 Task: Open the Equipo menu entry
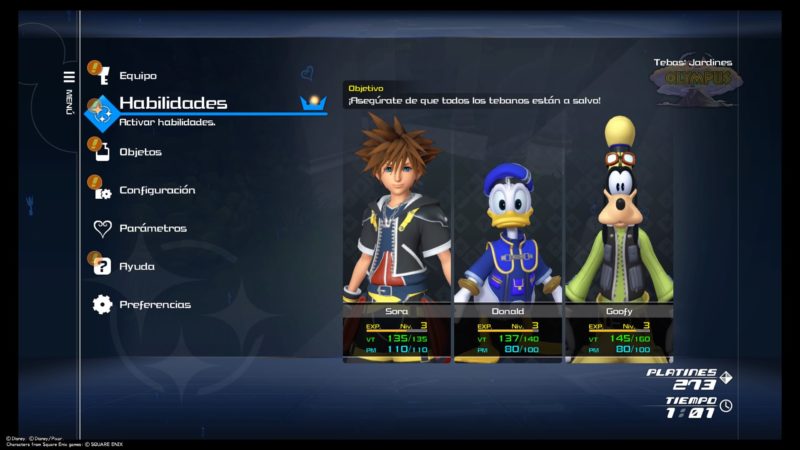click(137, 76)
